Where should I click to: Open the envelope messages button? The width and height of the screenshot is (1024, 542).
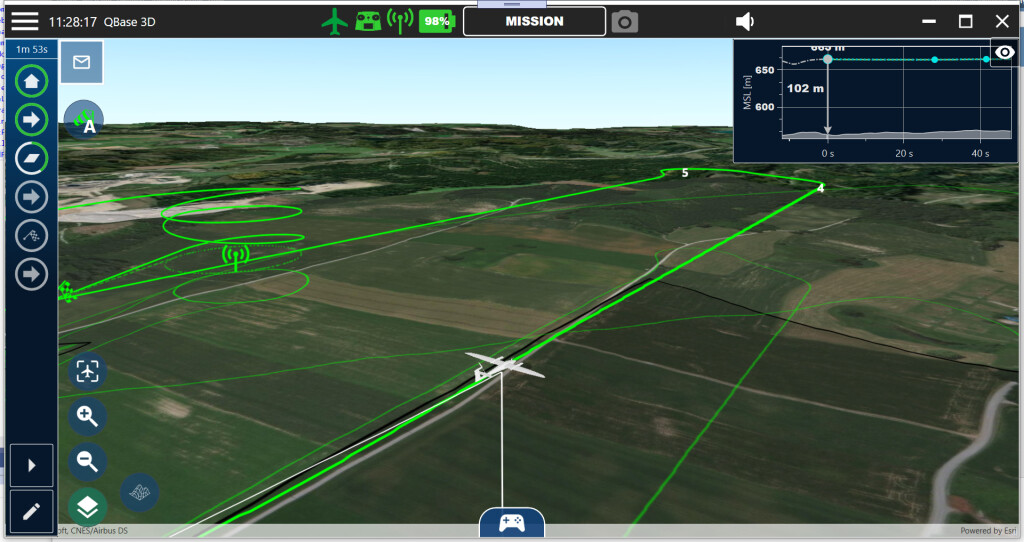[x=82, y=62]
